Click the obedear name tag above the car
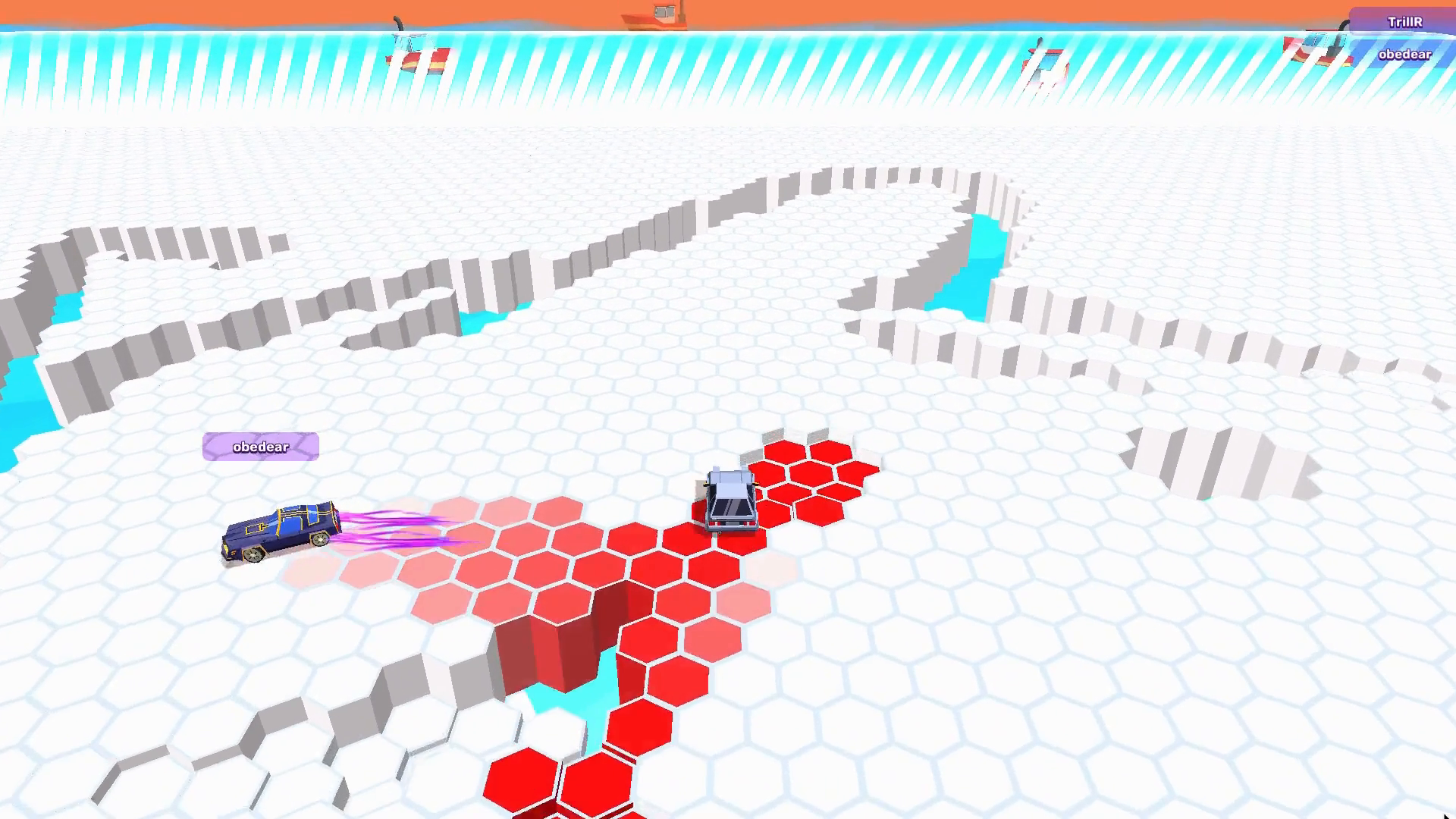The height and width of the screenshot is (819, 1456). coord(260,447)
